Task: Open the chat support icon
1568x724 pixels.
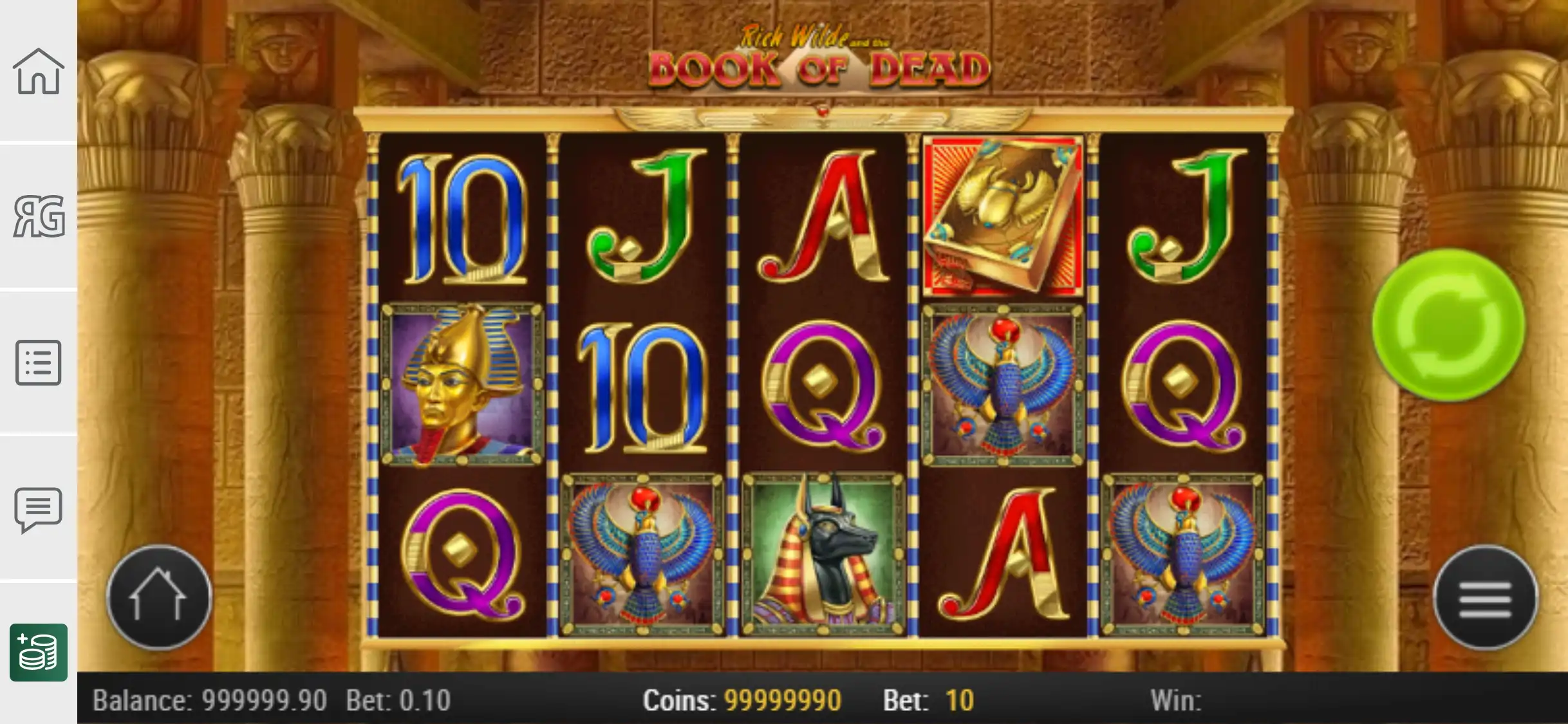Action: pyautogui.click(x=39, y=508)
